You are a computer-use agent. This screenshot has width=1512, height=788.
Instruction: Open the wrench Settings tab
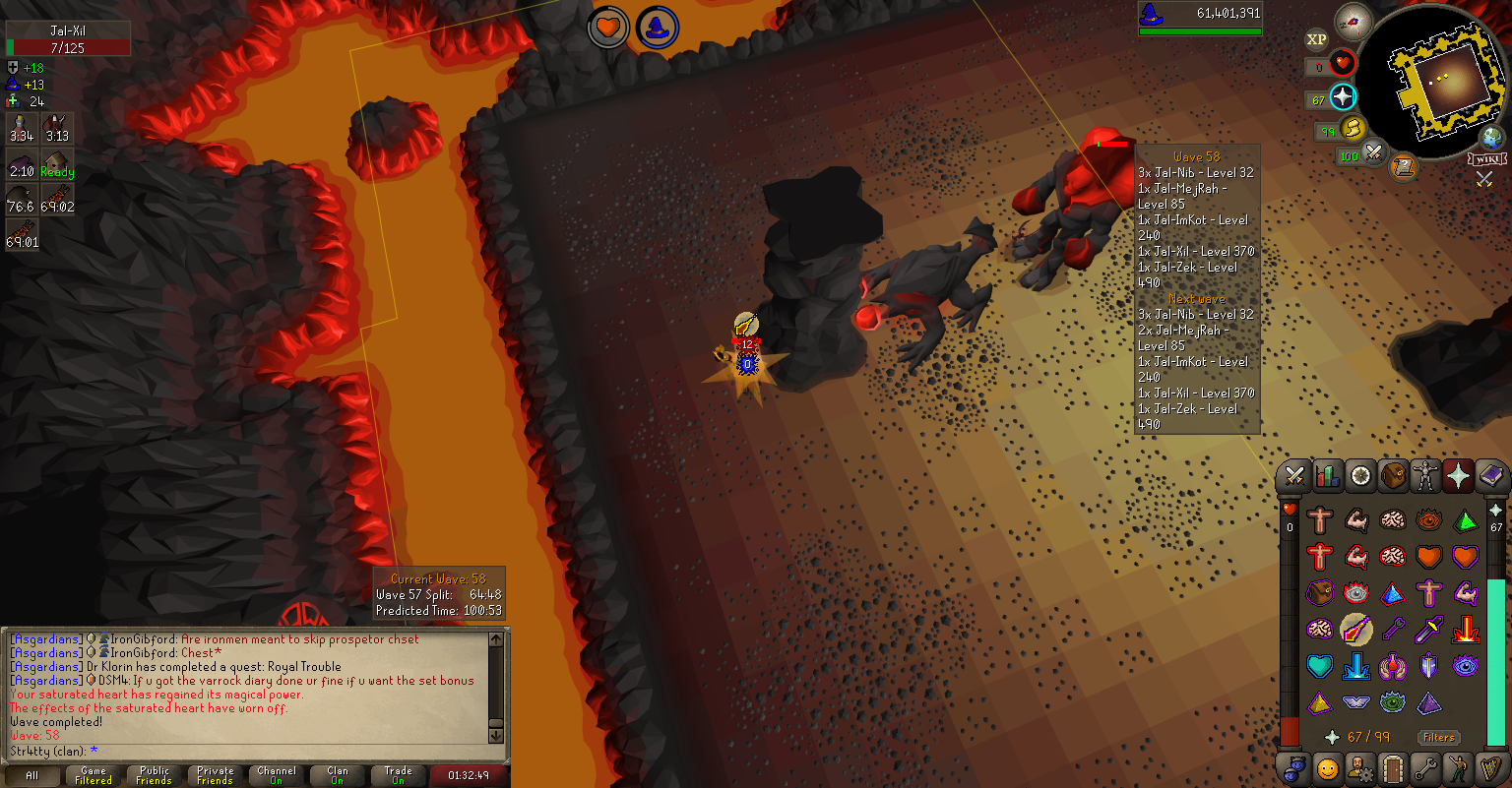click(x=1425, y=768)
